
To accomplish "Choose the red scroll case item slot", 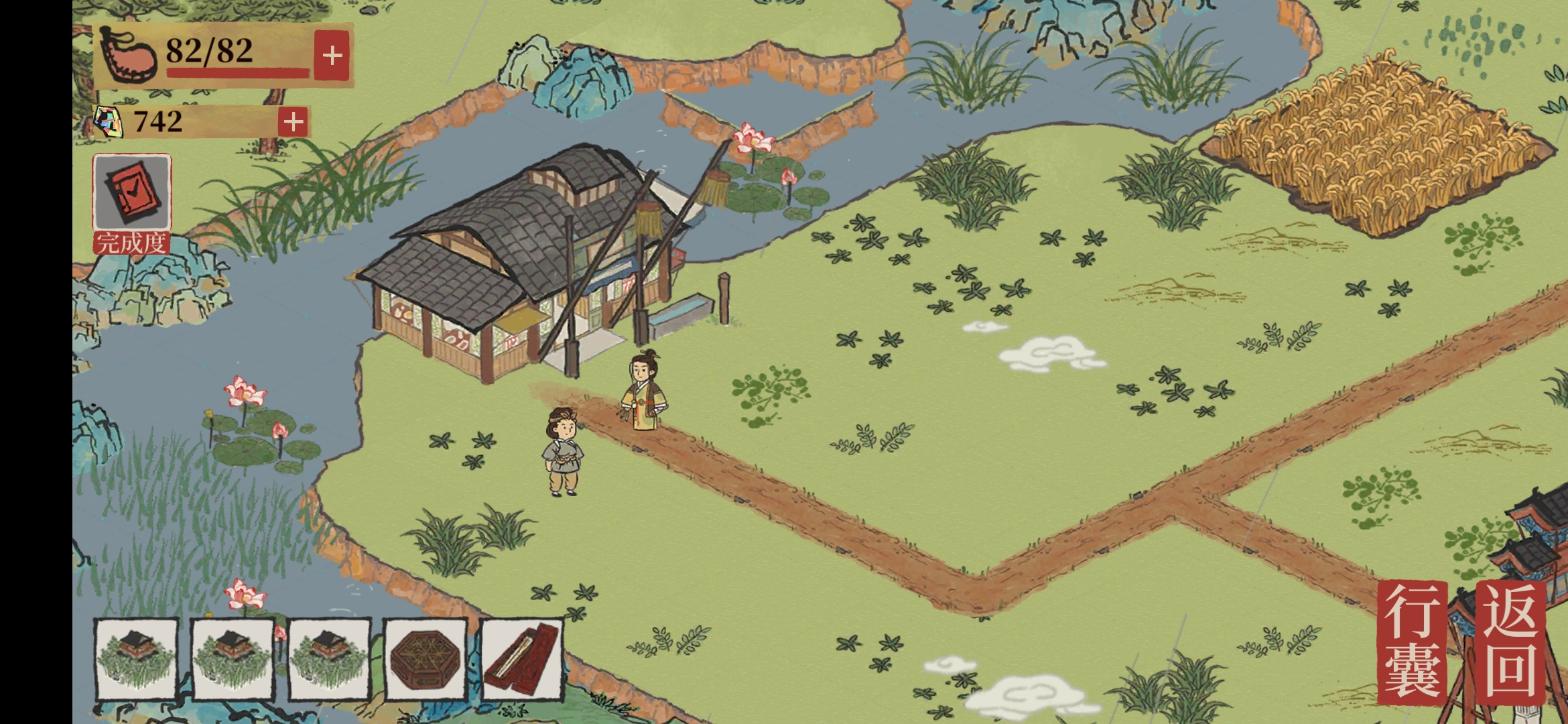I will (x=522, y=659).
